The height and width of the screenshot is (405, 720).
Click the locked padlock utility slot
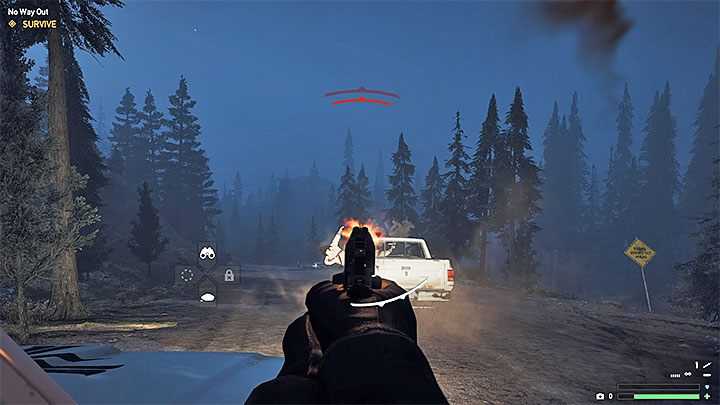click(229, 275)
